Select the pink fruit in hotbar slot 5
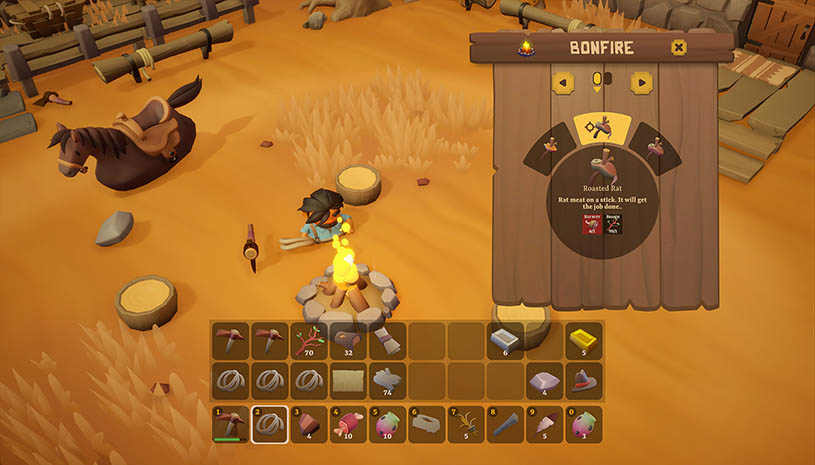 (388, 422)
